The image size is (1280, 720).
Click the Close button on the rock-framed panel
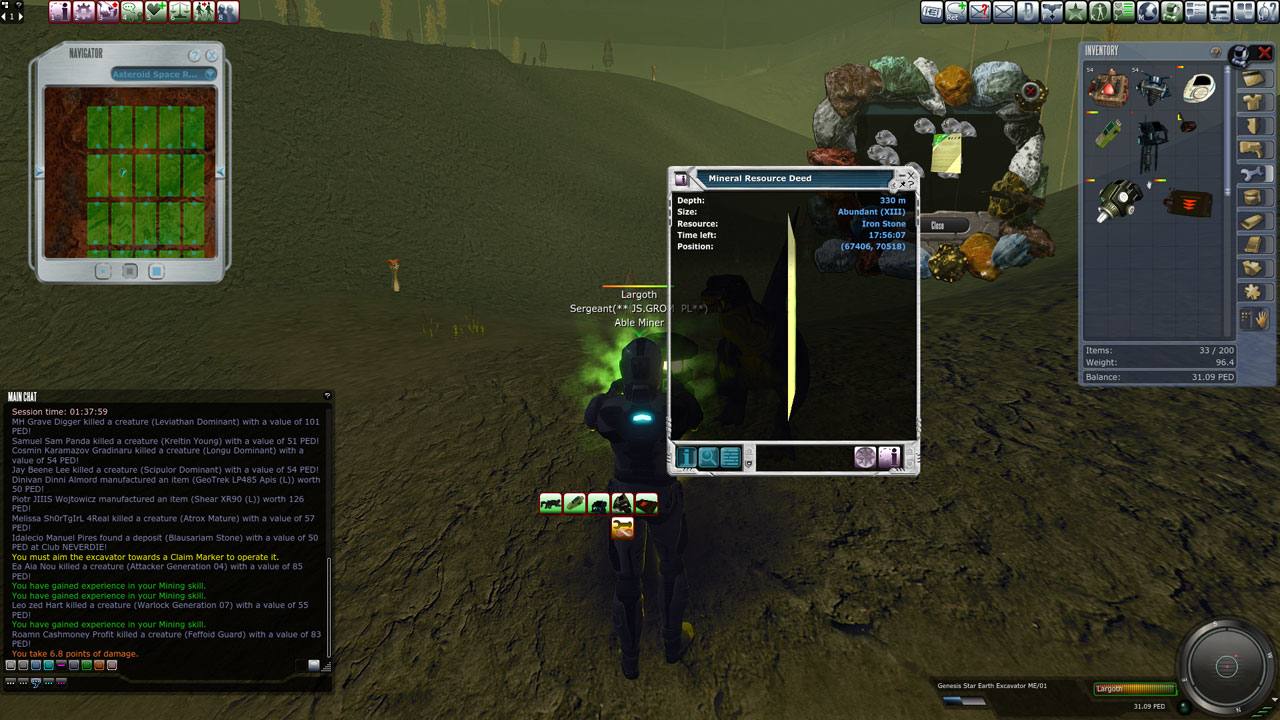tap(937, 226)
